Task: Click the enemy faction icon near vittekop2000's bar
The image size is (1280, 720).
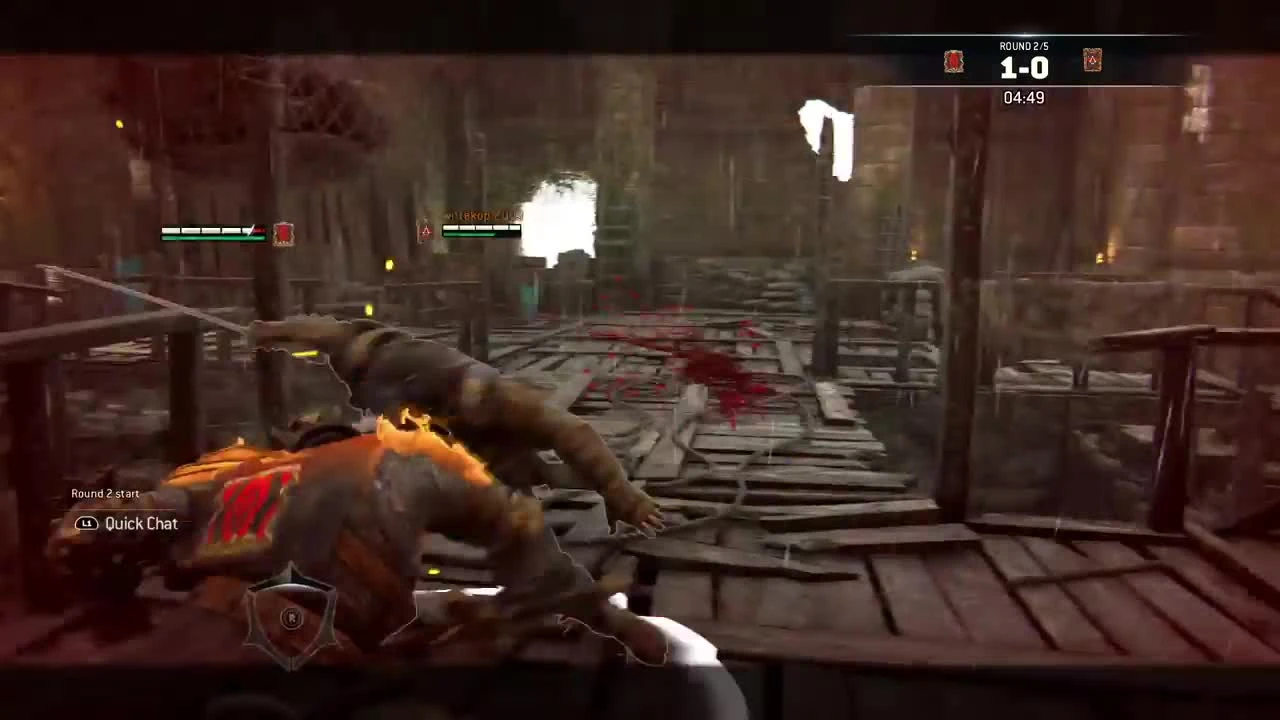Action: pyautogui.click(x=425, y=231)
